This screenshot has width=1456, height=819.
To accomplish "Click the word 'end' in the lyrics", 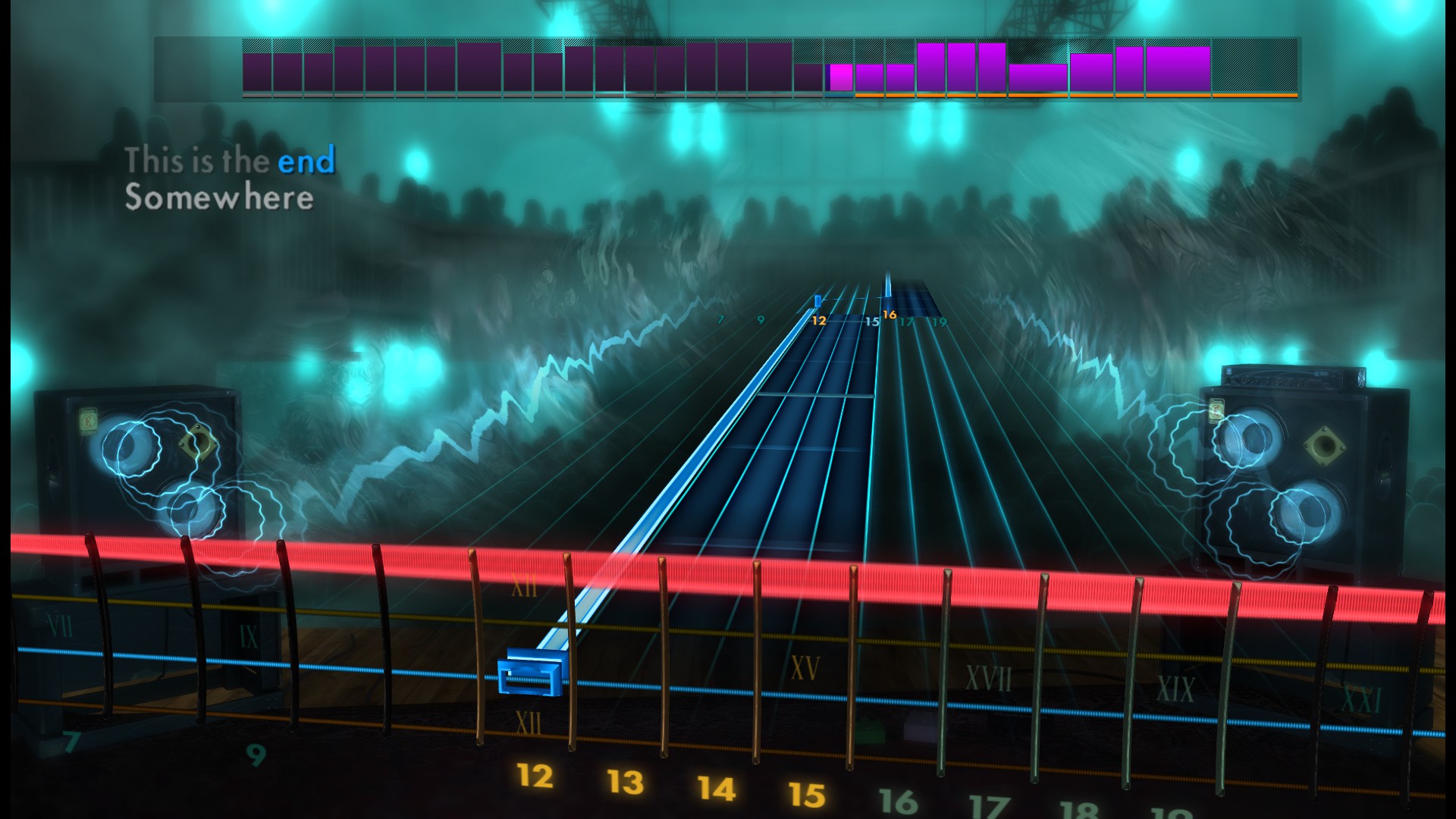I will coord(306,160).
